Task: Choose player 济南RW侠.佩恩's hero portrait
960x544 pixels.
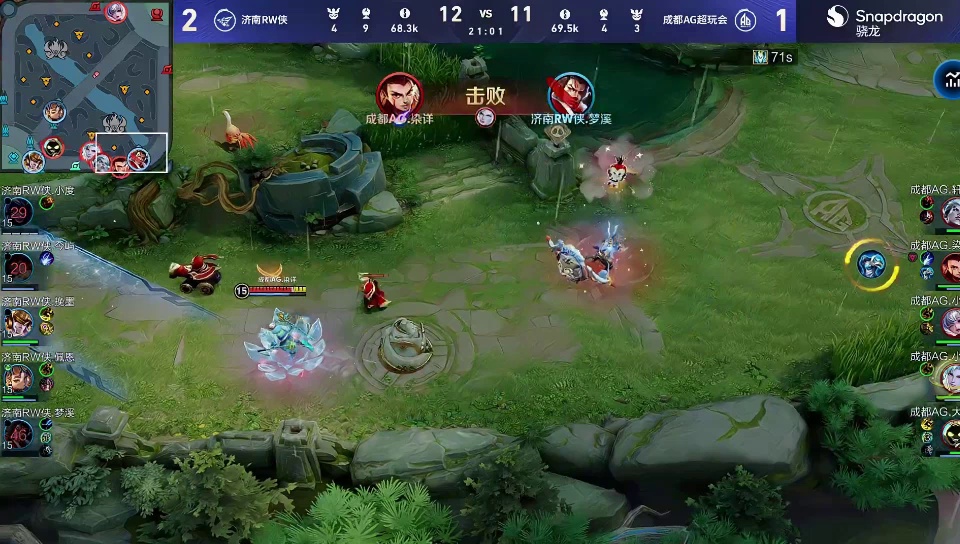Action: tap(19, 378)
